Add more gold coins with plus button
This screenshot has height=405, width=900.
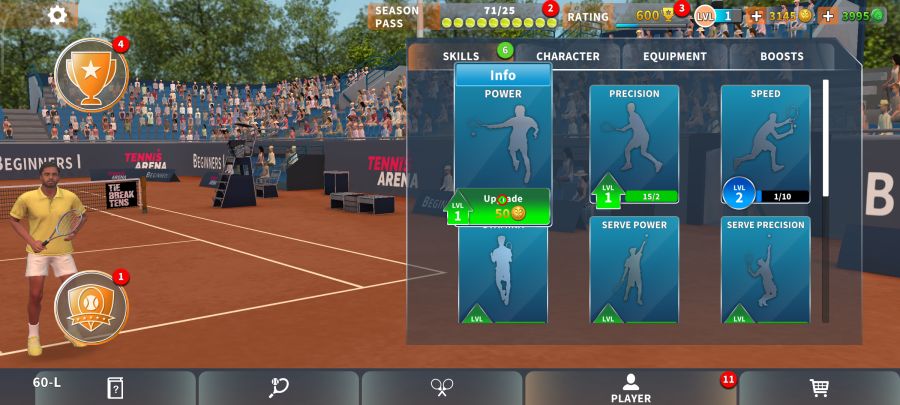tap(756, 16)
